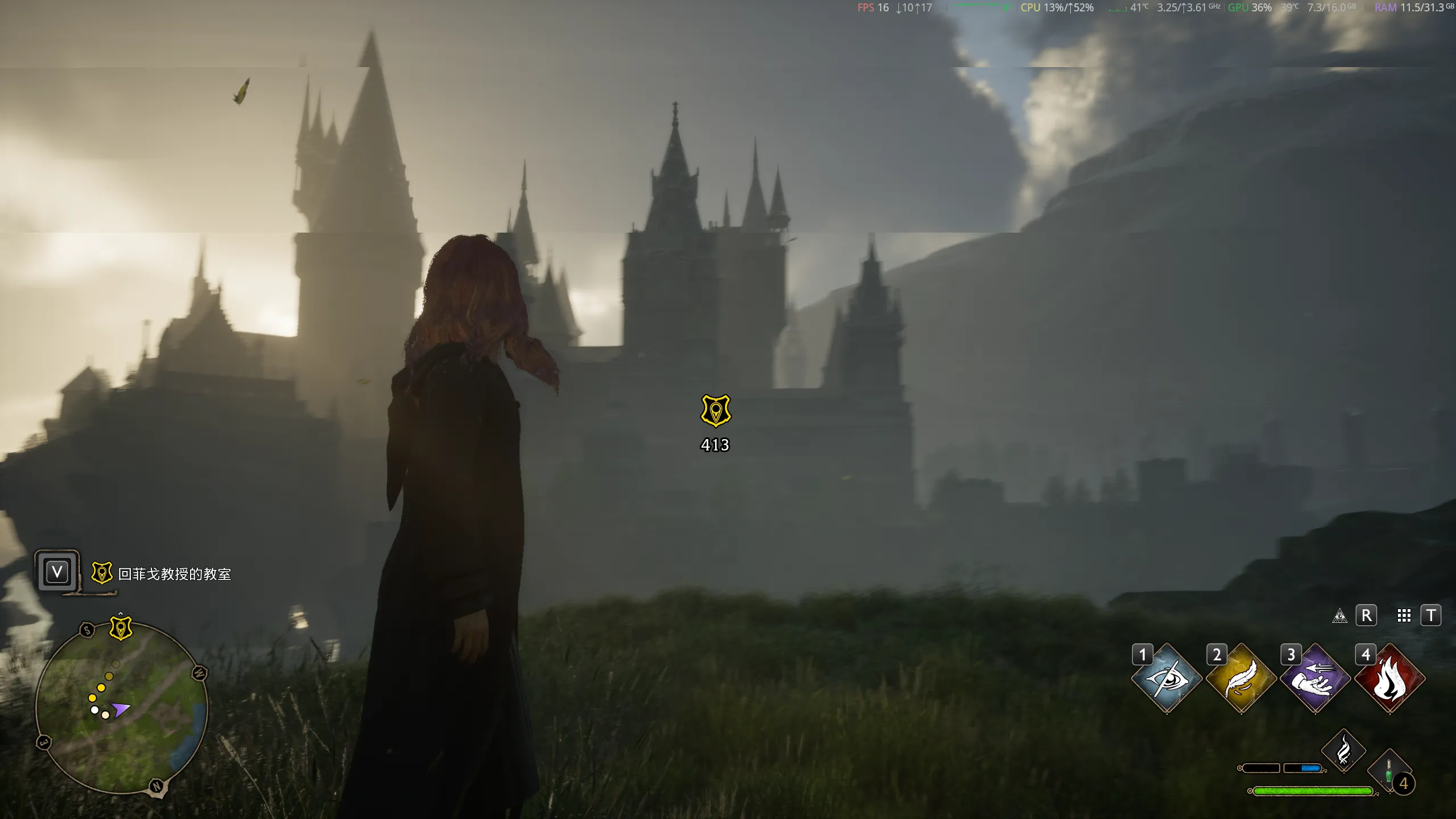Select the quest marker on the minimap edge
Screen dimensions: 1456x819
coord(121,628)
